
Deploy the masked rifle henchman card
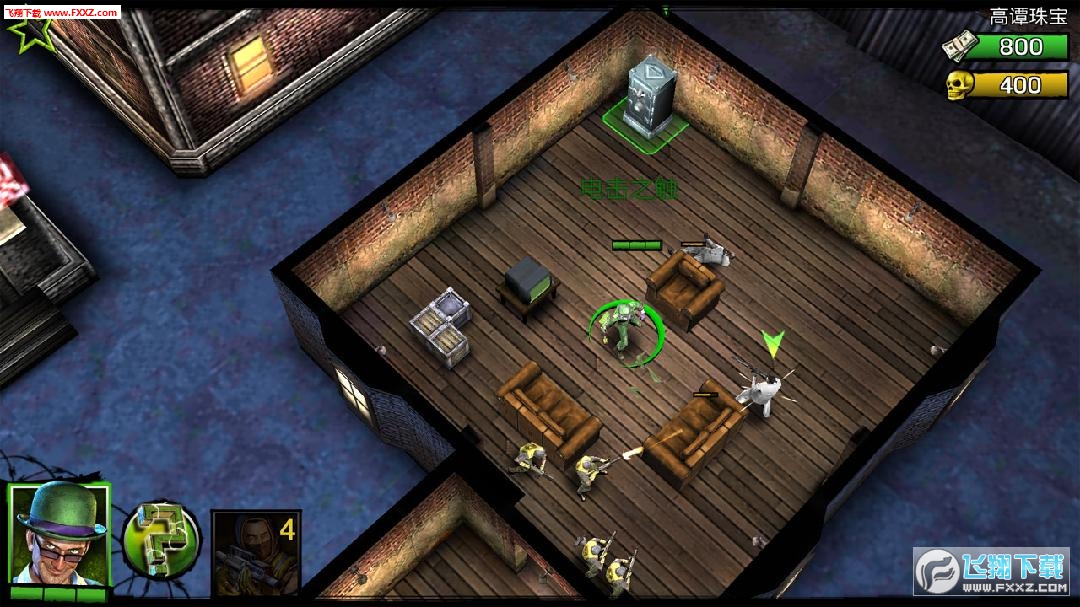pyautogui.click(x=255, y=553)
